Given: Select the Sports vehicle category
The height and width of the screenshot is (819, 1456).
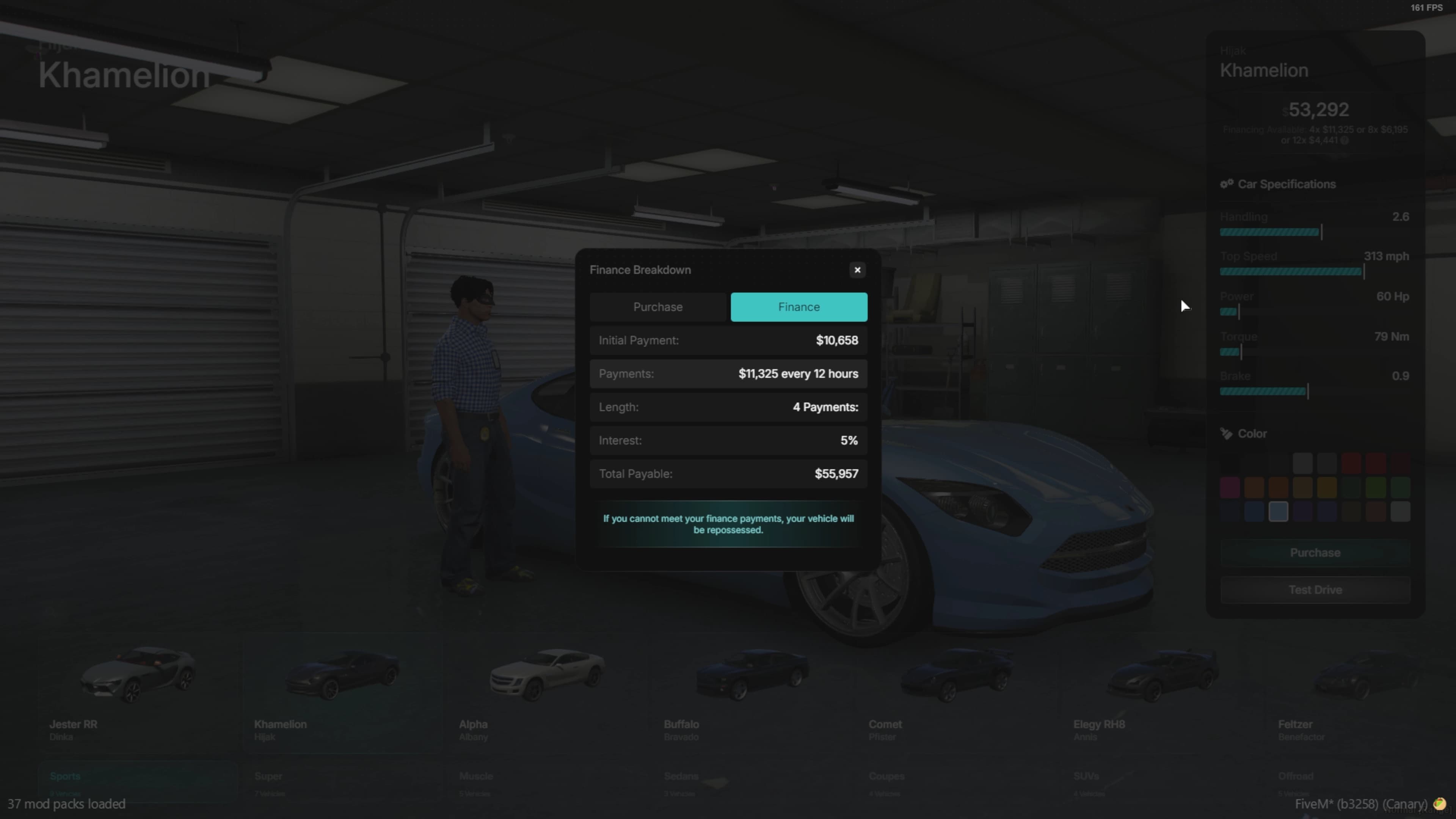Looking at the screenshot, I should pyautogui.click(x=65, y=776).
